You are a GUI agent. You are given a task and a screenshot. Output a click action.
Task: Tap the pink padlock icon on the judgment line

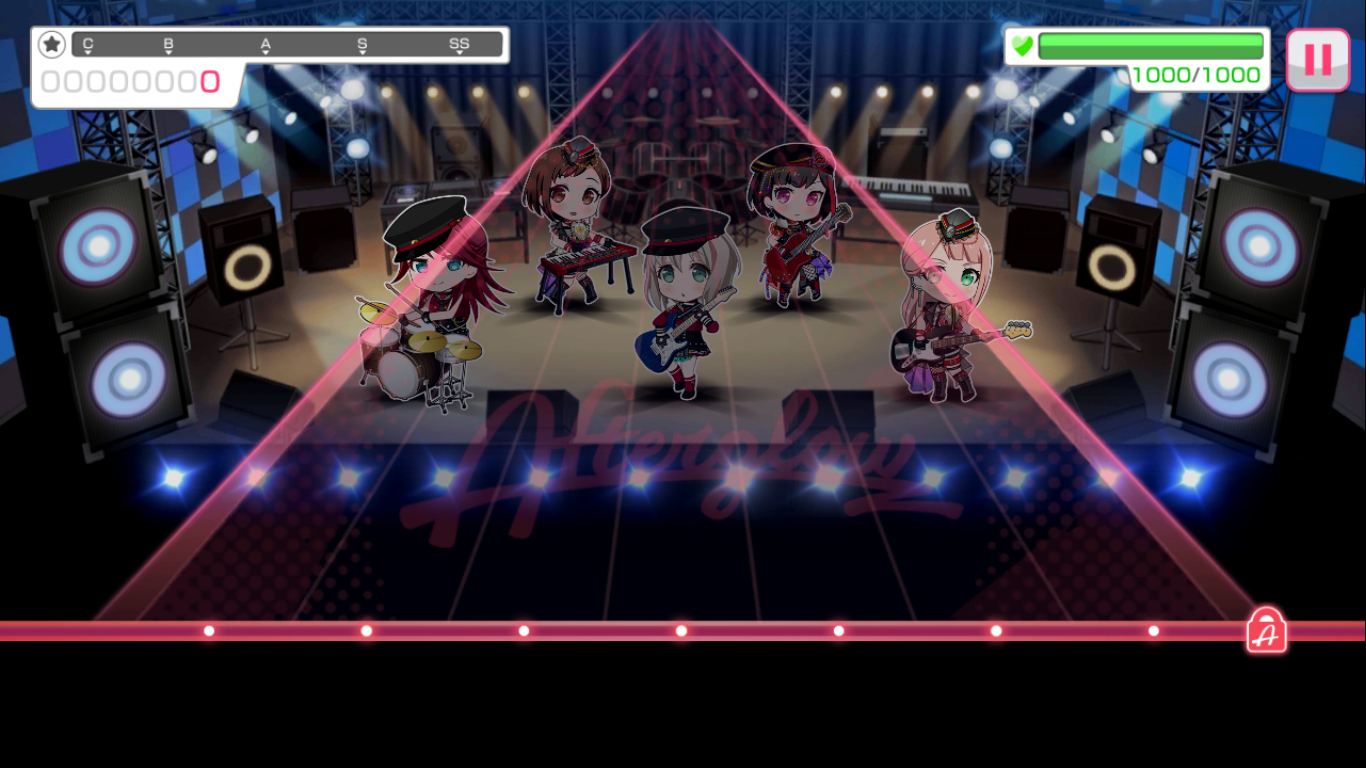[1266, 631]
